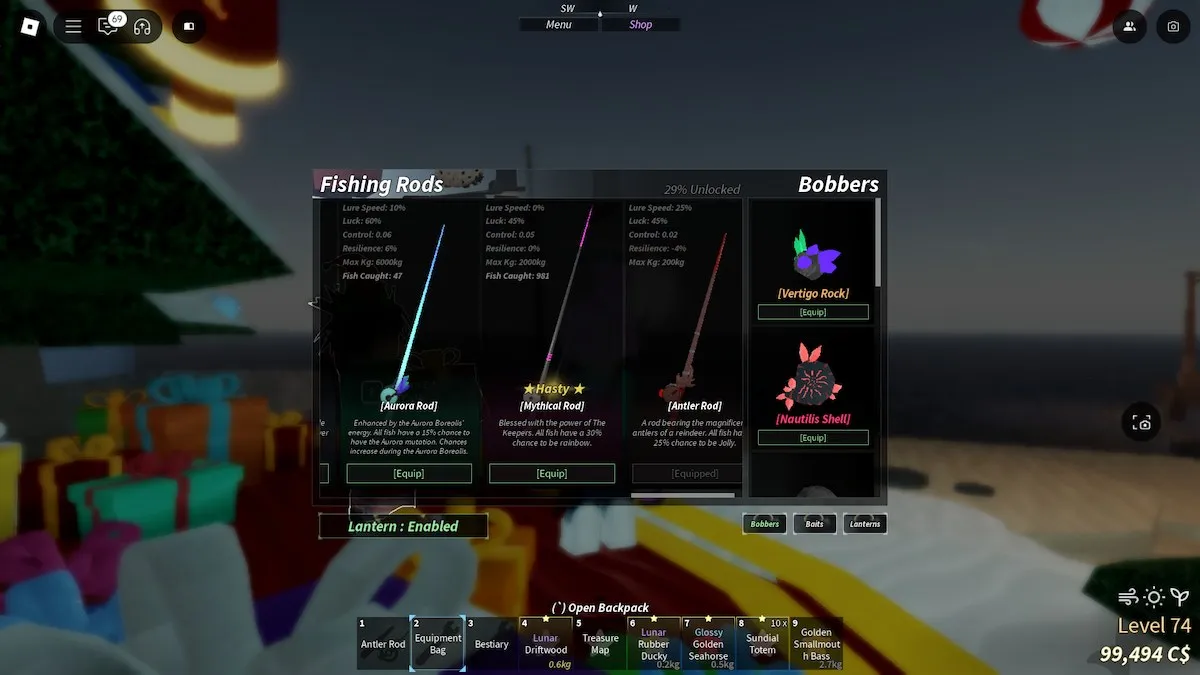Screen dimensions: 1200x675
Task: Equip the Aurora Rod
Action: (409, 473)
